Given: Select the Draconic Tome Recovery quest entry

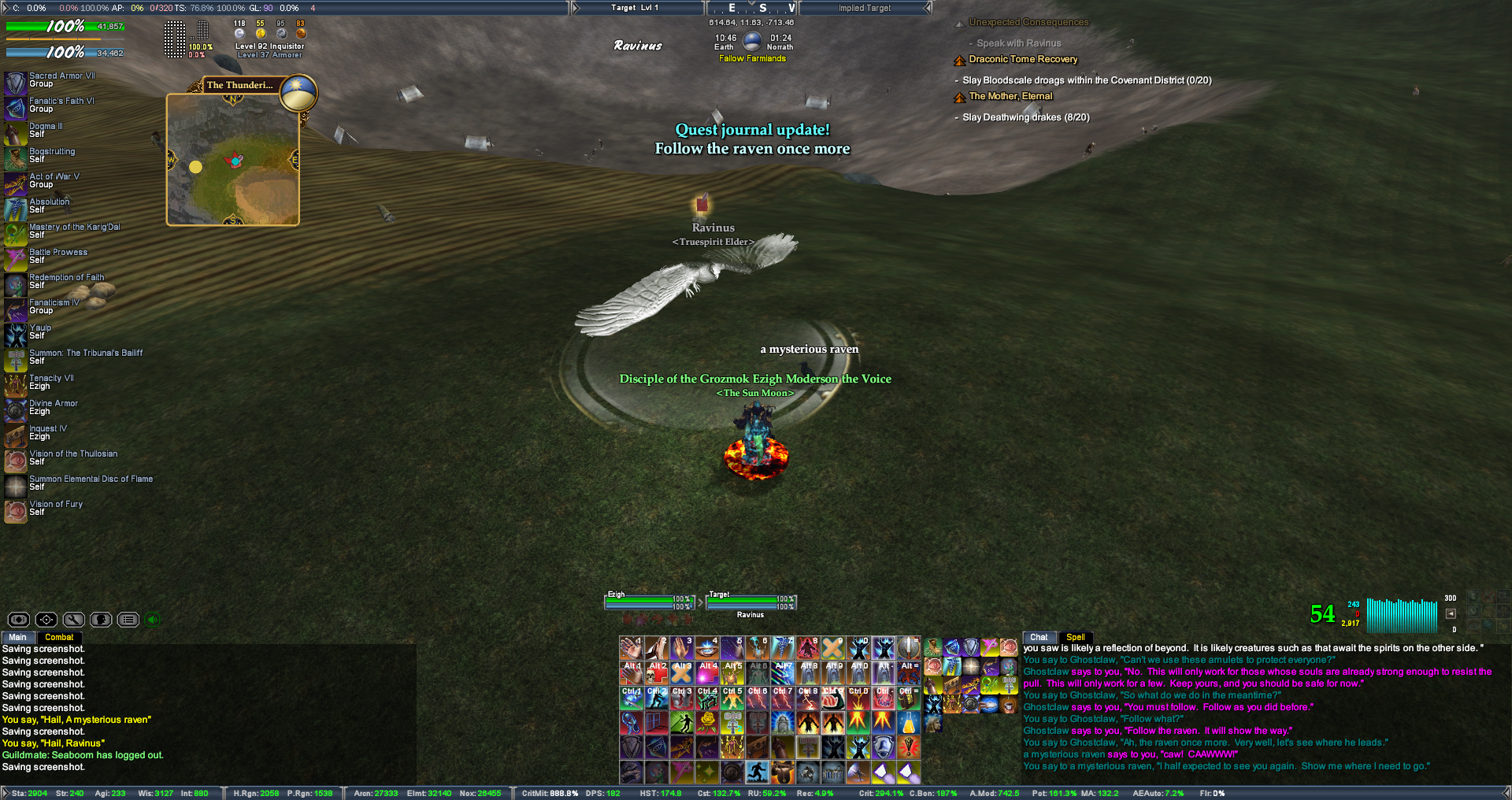Looking at the screenshot, I should point(1022,59).
